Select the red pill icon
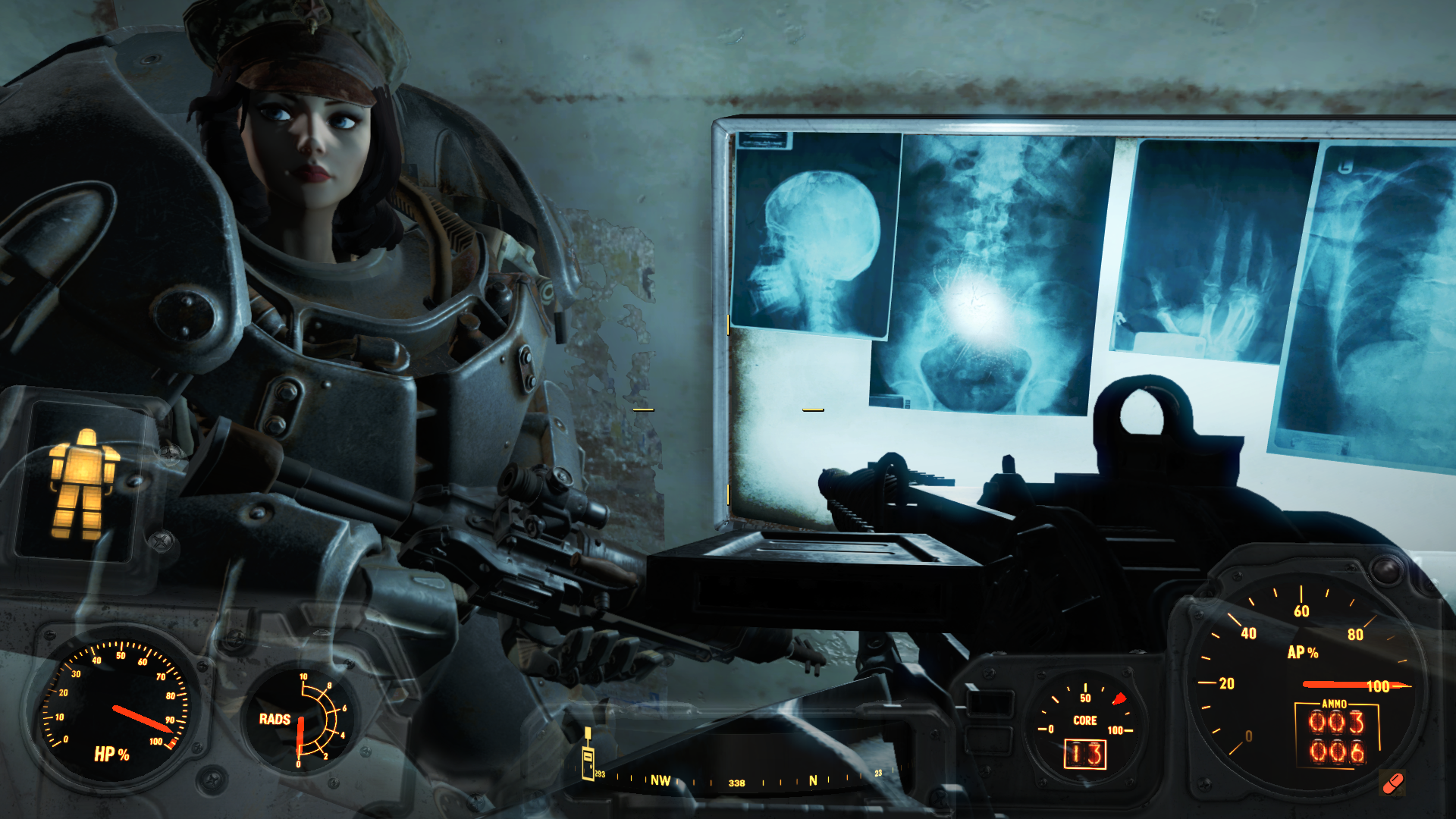The height and width of the screenshot is (819, 1456). coord(1393,783)
